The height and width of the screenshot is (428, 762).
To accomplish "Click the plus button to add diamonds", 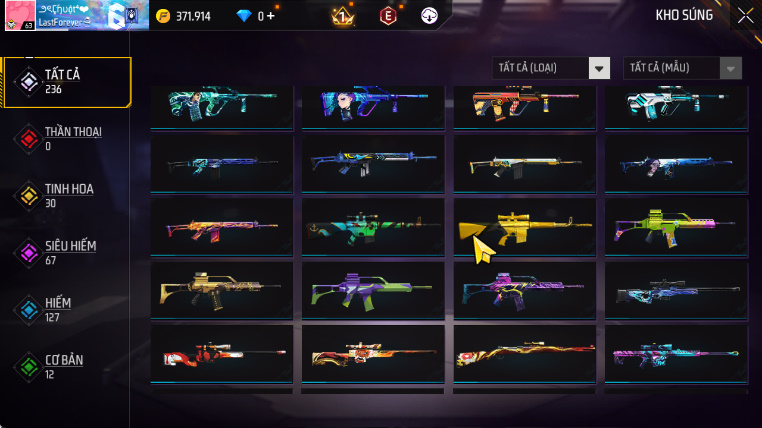I will (269, 16).
